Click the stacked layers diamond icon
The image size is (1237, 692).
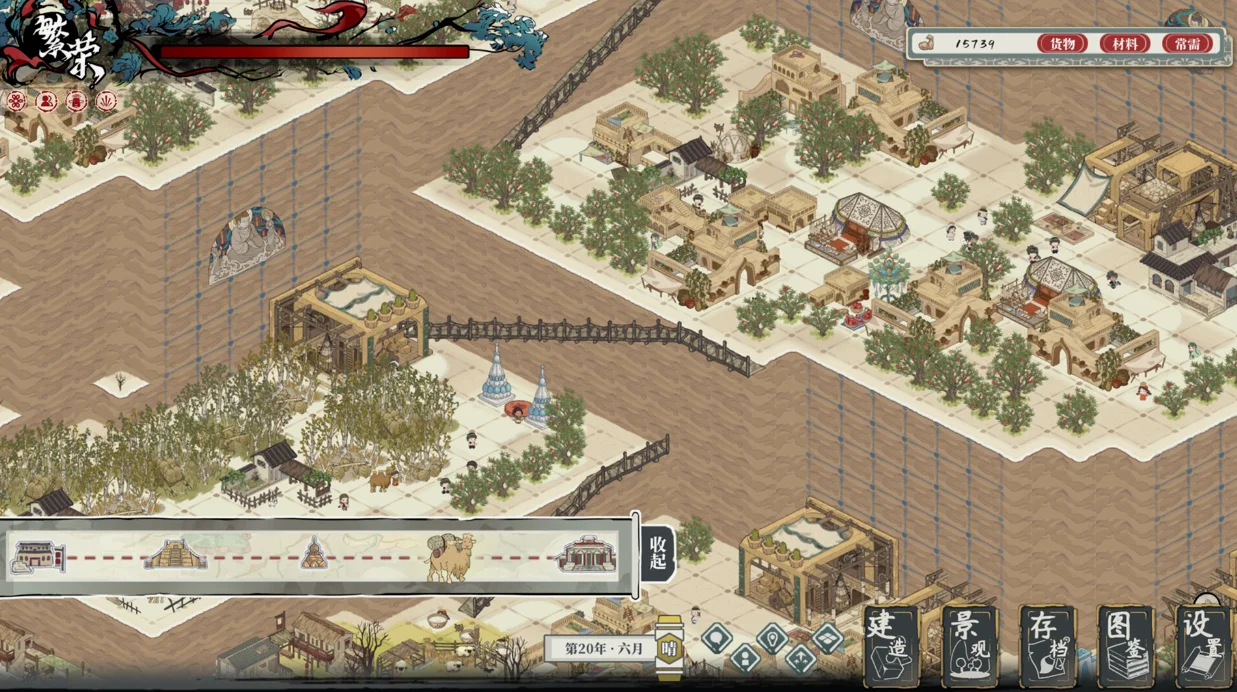[x=828, y=636]
